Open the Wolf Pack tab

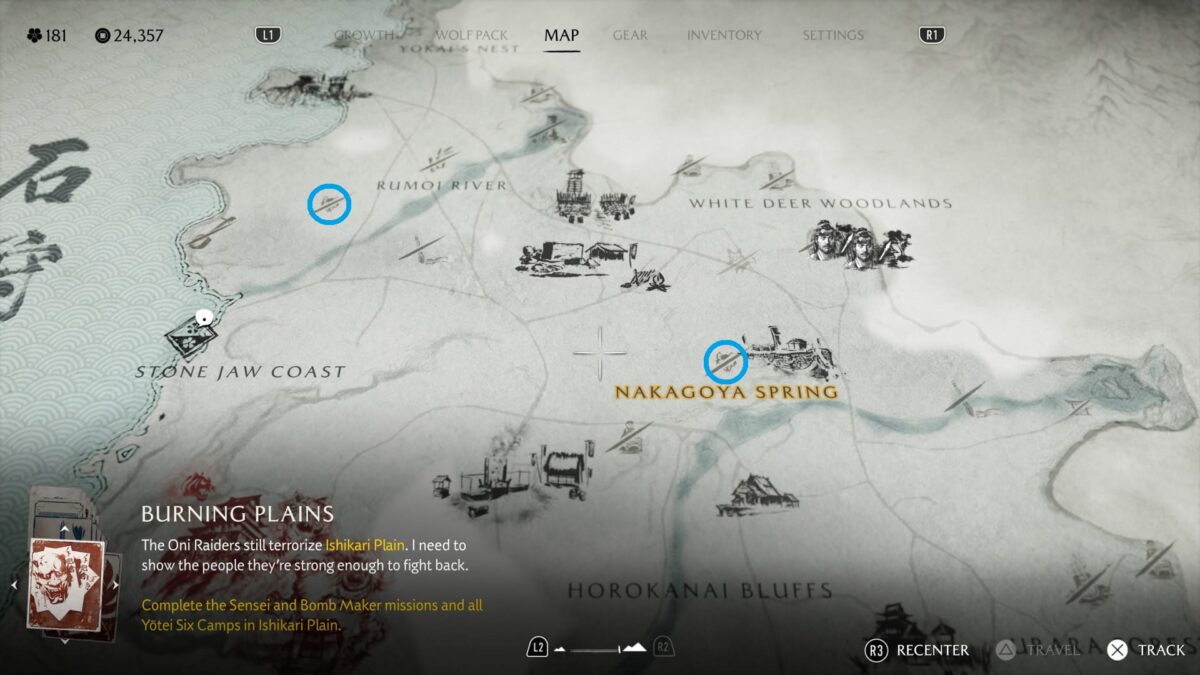[471, 35]
